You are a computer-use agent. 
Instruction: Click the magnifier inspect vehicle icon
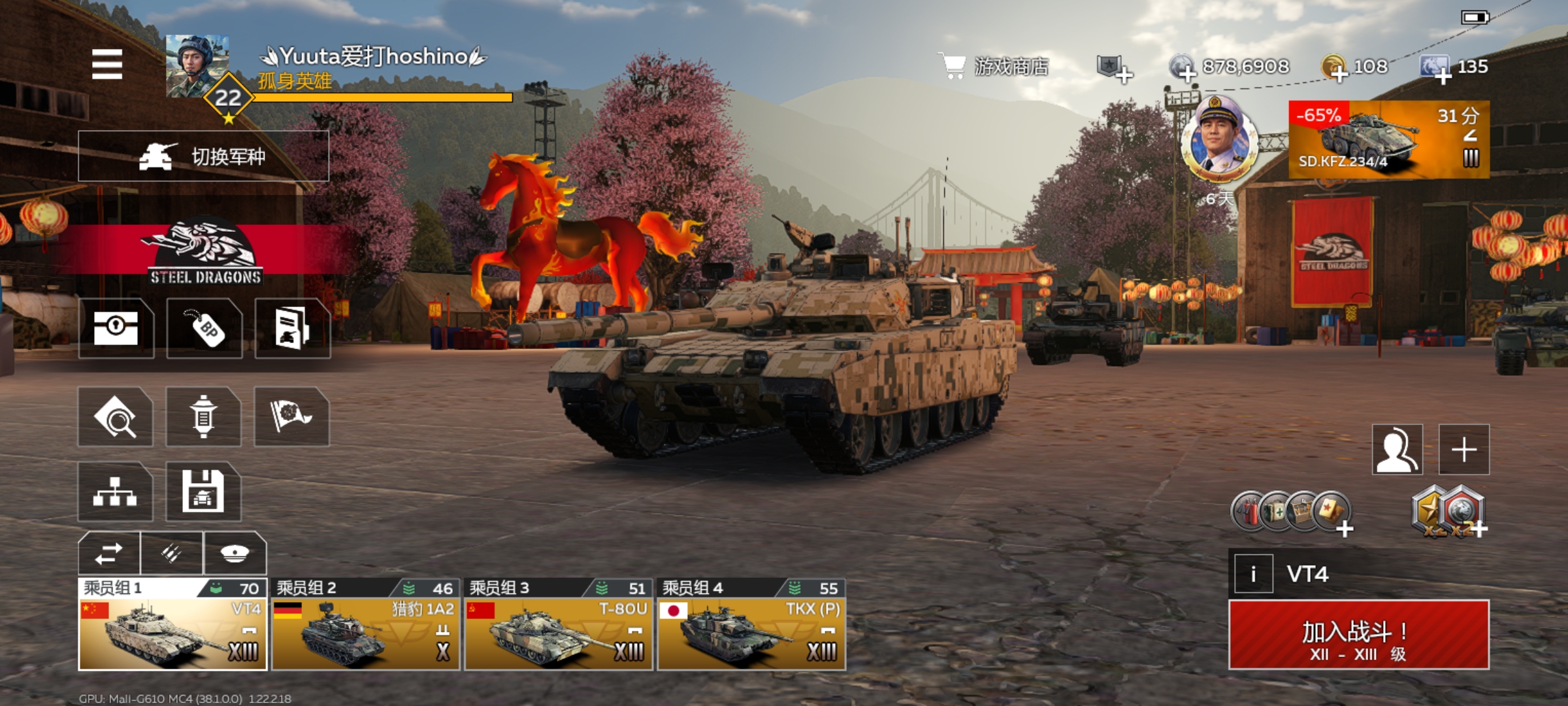pyautogui.click(x=115, y=417)
